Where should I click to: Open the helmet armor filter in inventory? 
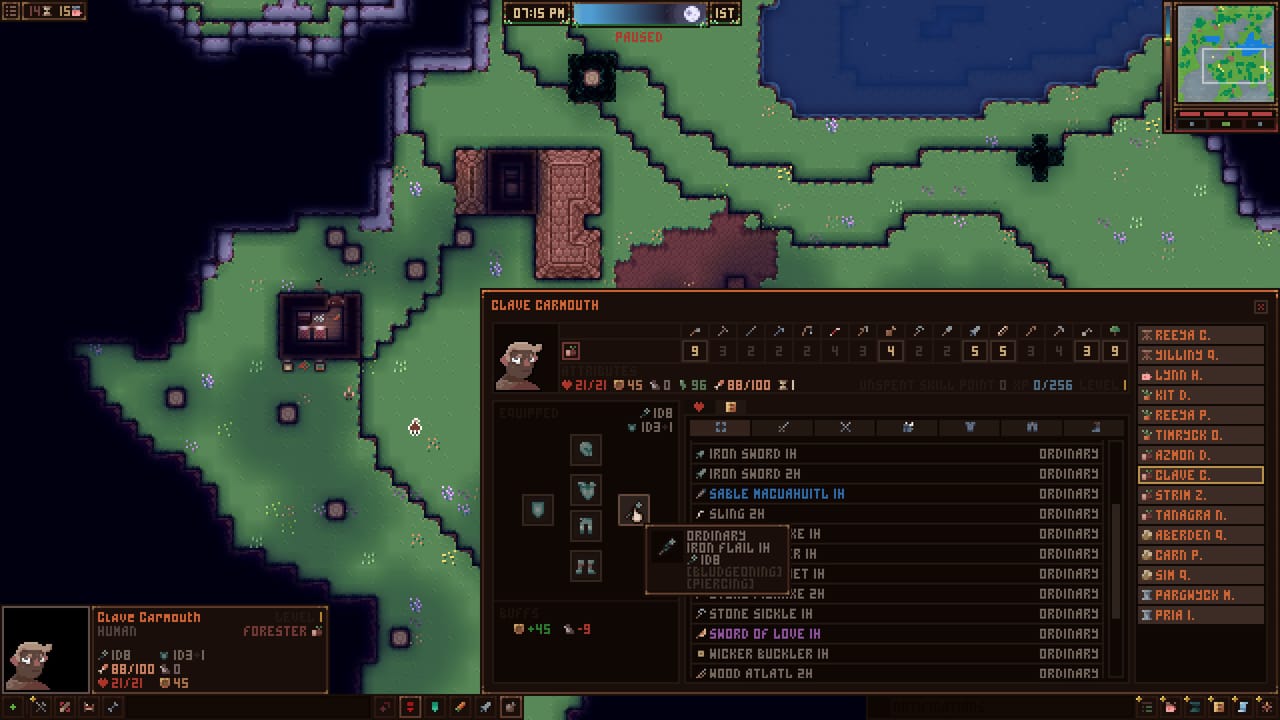tap(909, 427)
